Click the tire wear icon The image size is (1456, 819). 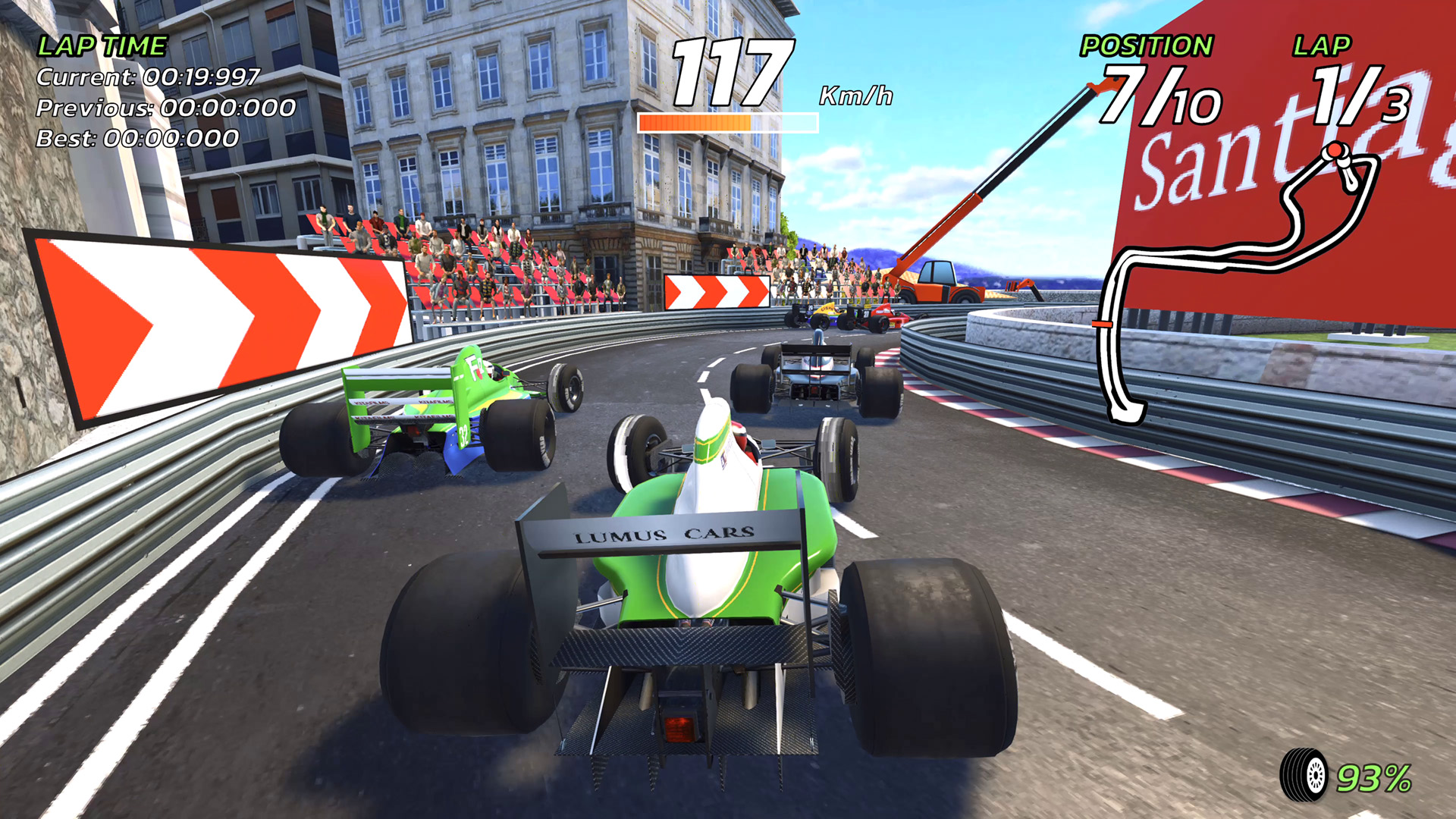(x=1304, y=775)
